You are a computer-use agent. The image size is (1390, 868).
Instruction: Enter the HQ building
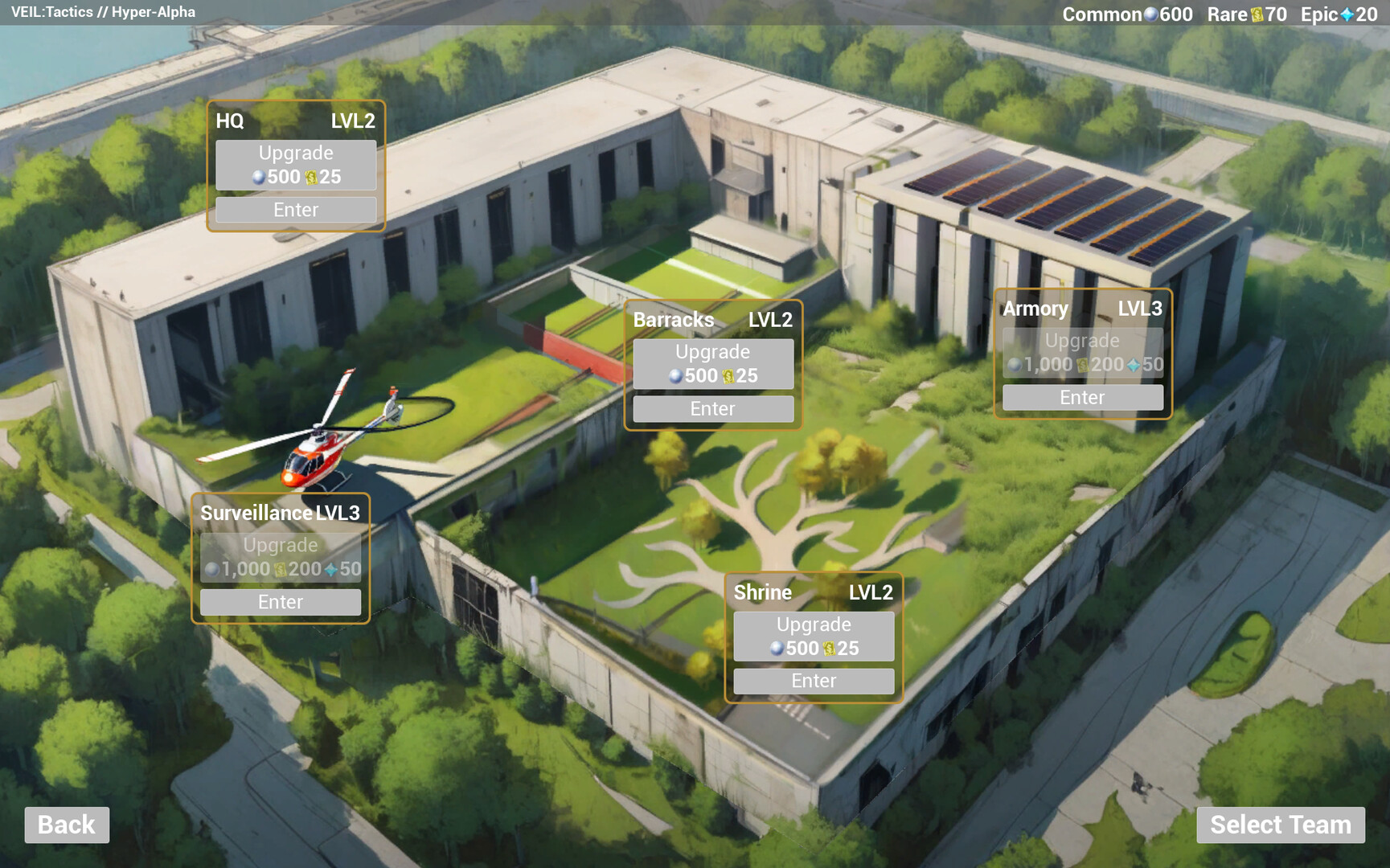point(296,210)
